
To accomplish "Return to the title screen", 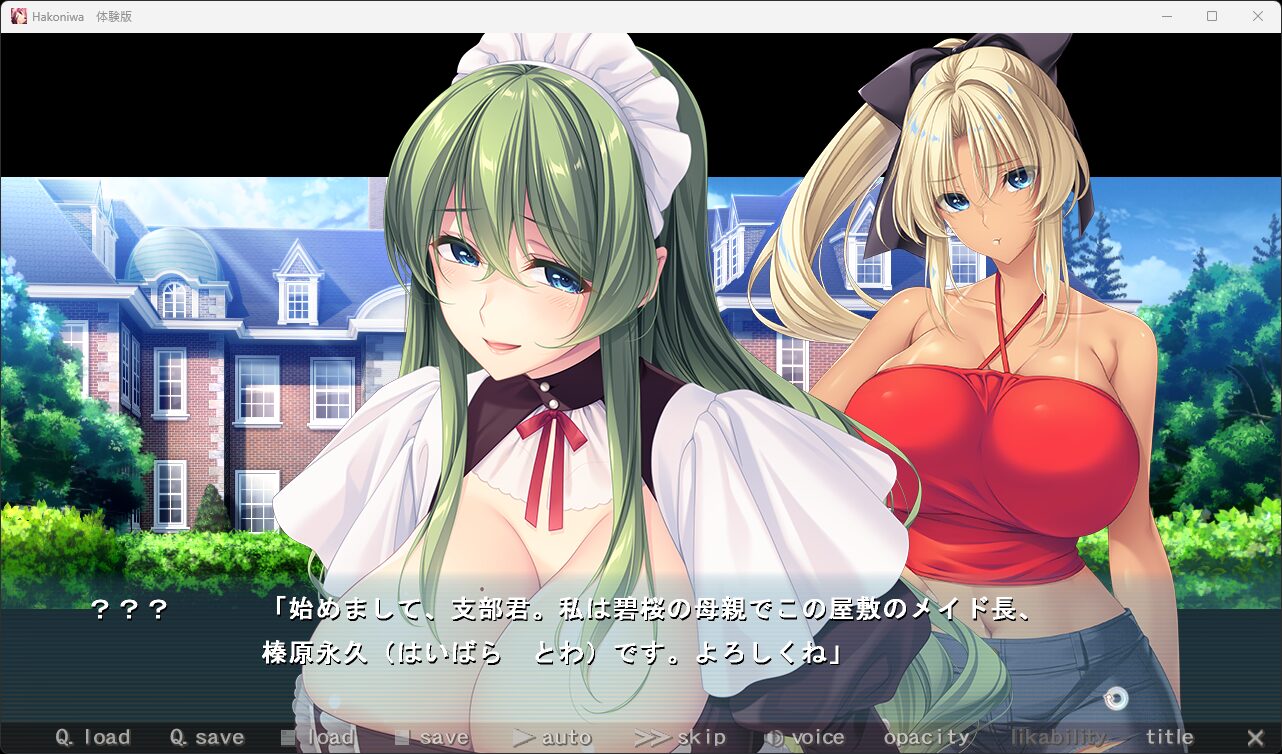I will [x=1170, y=738].
